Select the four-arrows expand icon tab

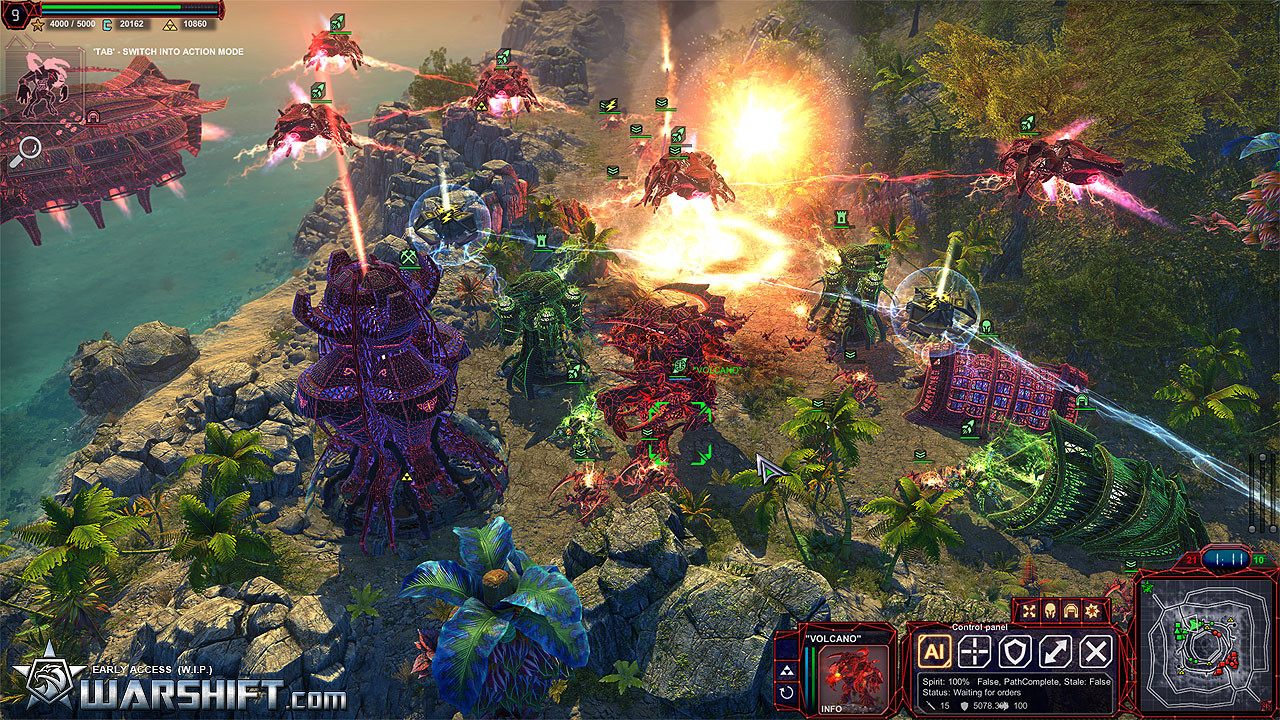[1029, 610]
